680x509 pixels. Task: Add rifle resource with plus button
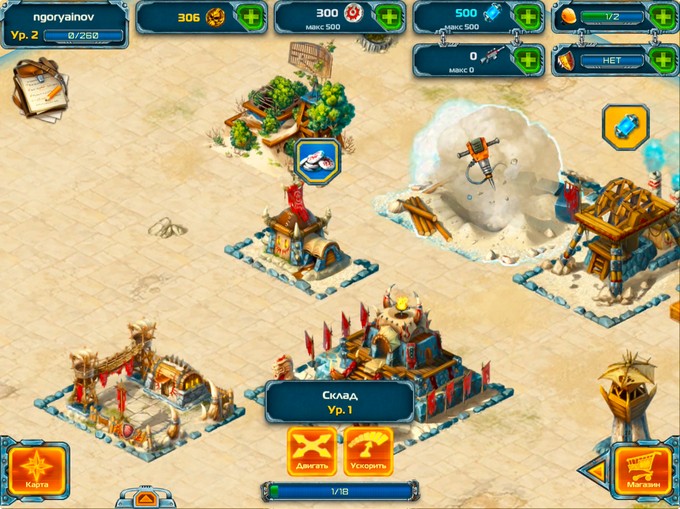tap(527, 59)
